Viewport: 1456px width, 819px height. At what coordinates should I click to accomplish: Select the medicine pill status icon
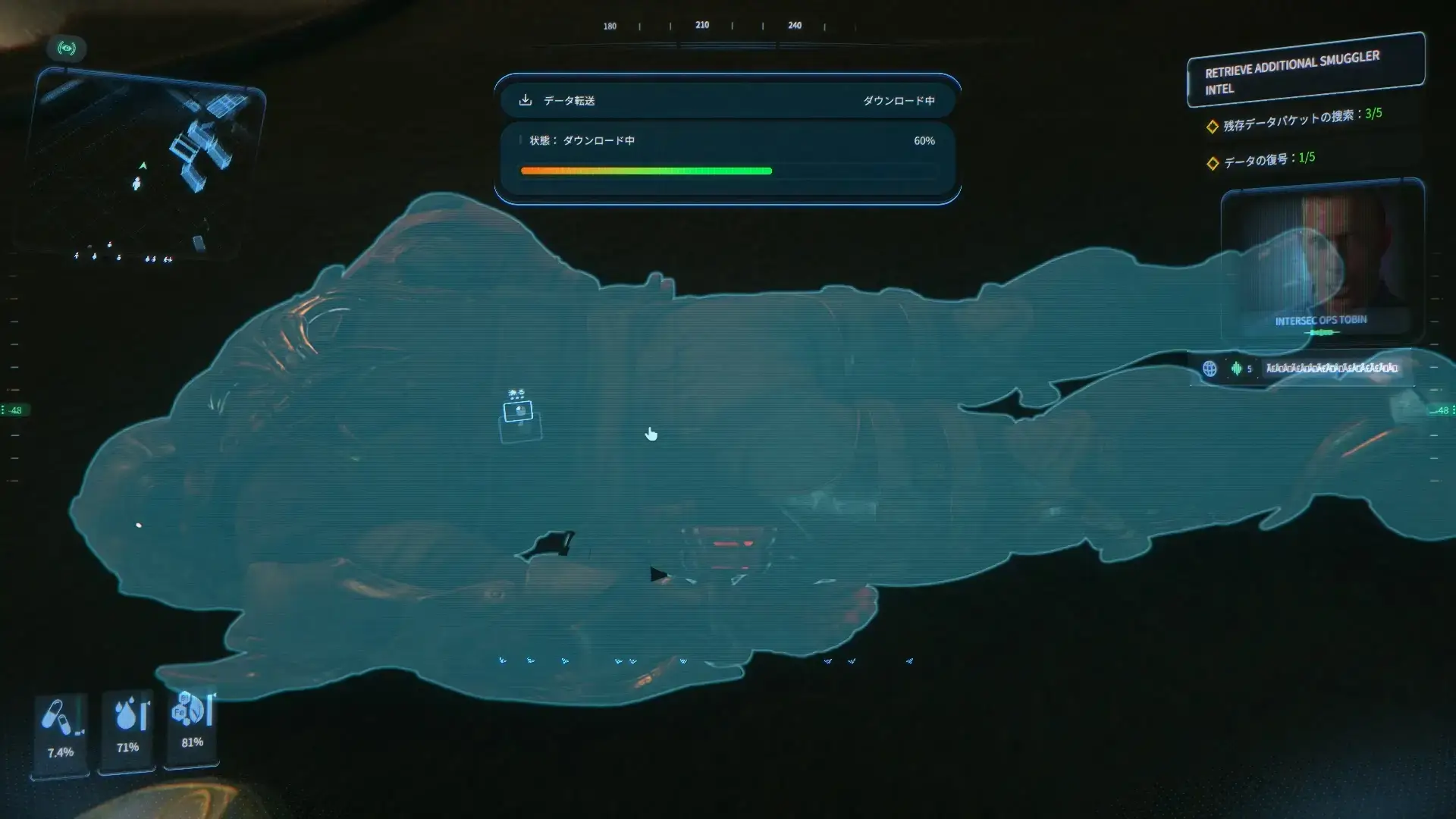[55, 717]
